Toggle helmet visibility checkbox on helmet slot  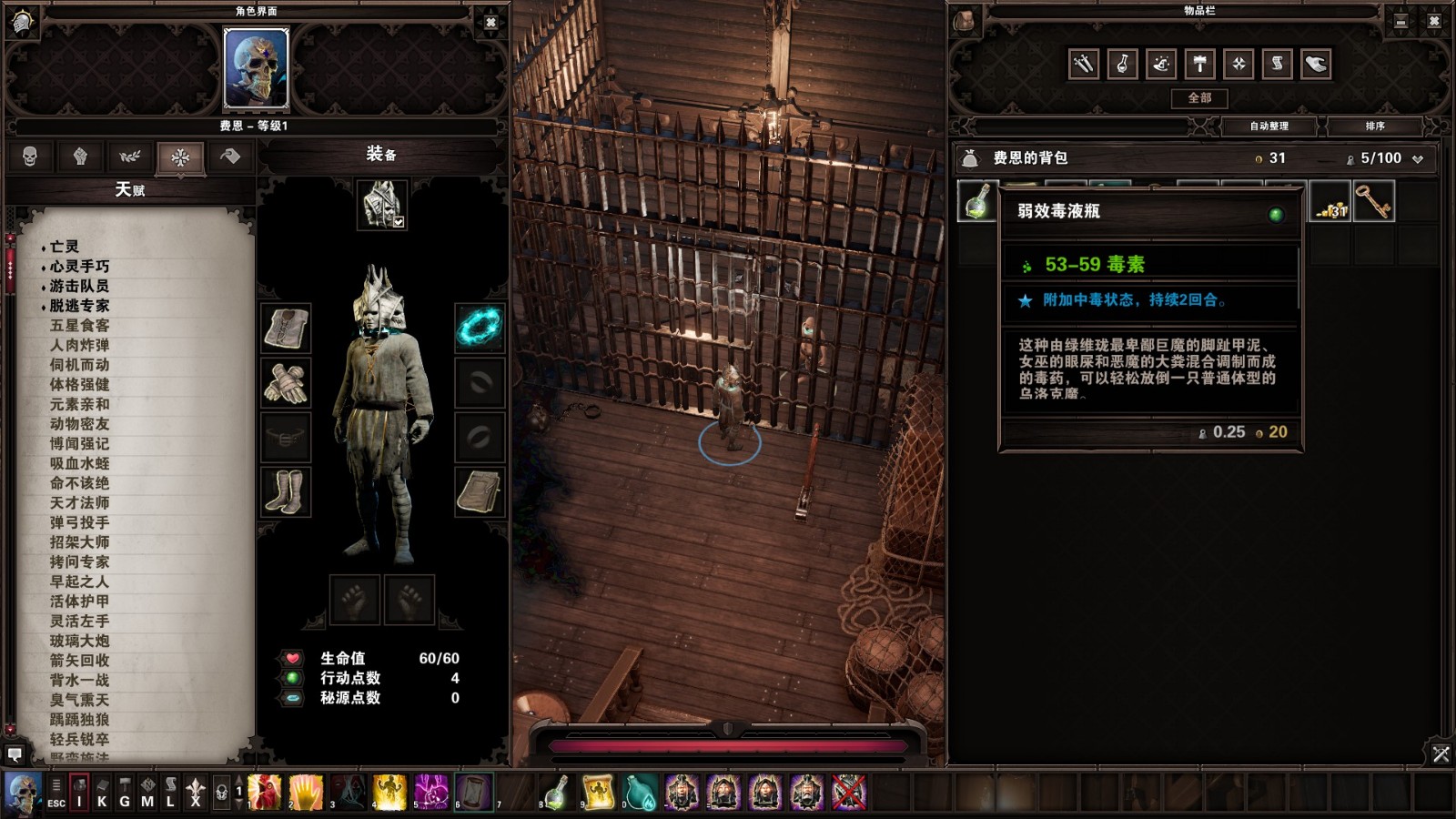[x=399, y=221]
